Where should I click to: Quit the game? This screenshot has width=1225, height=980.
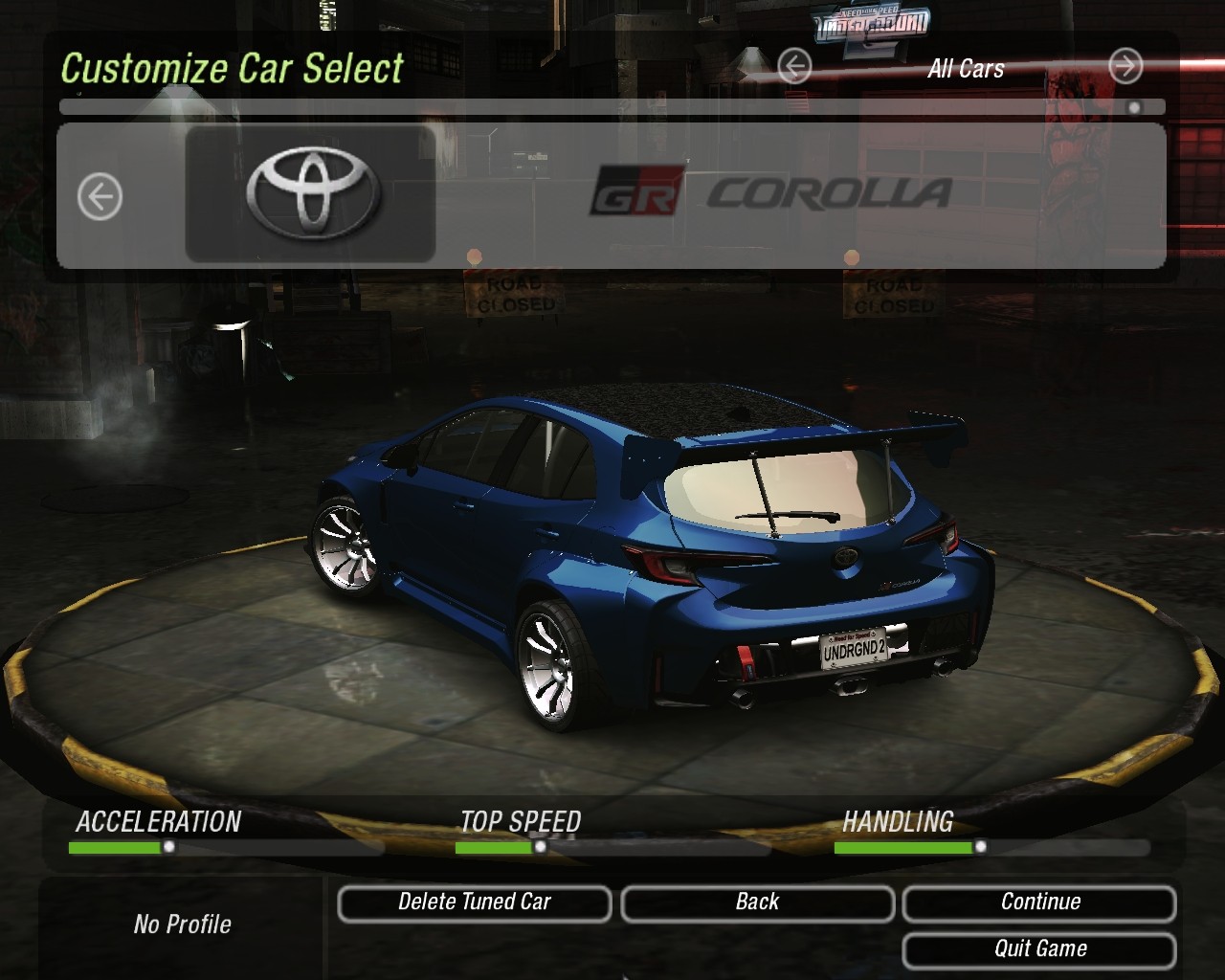pyautogui.click(x=1039, y=949)
